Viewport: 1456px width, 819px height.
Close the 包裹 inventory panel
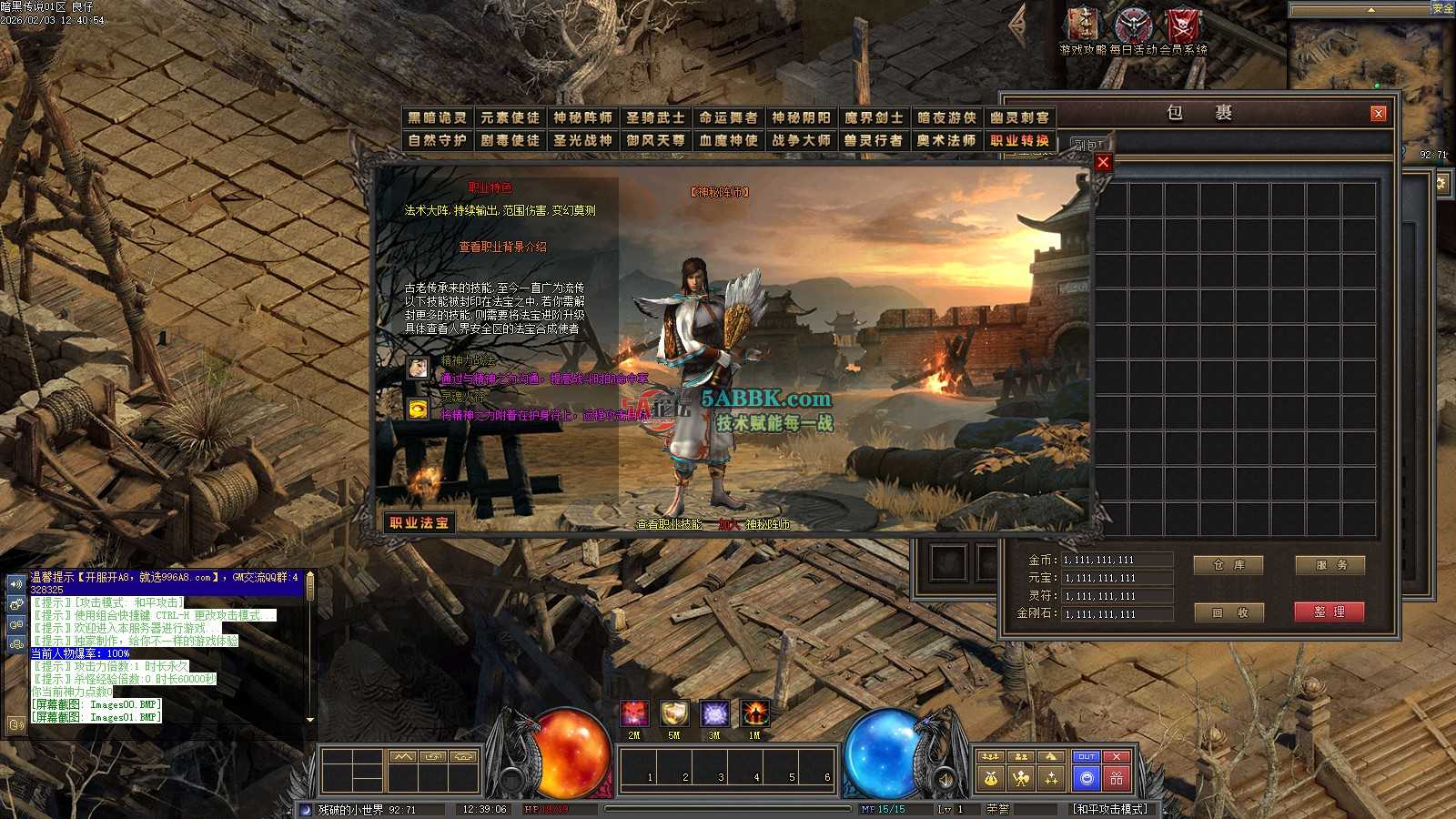(1379, 113)
